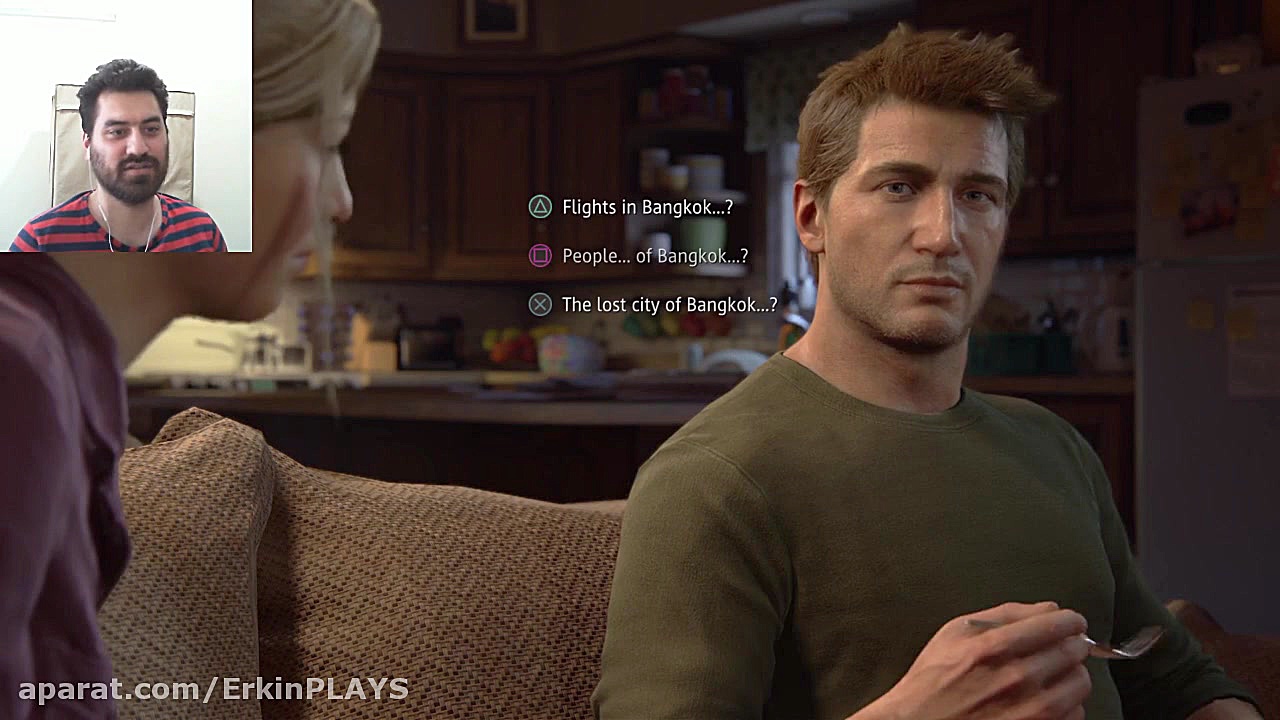Click the icon beside 'Flights in Bangkok...?'
The width and height of the screenshot is (1280, 720).
[538, 207]
